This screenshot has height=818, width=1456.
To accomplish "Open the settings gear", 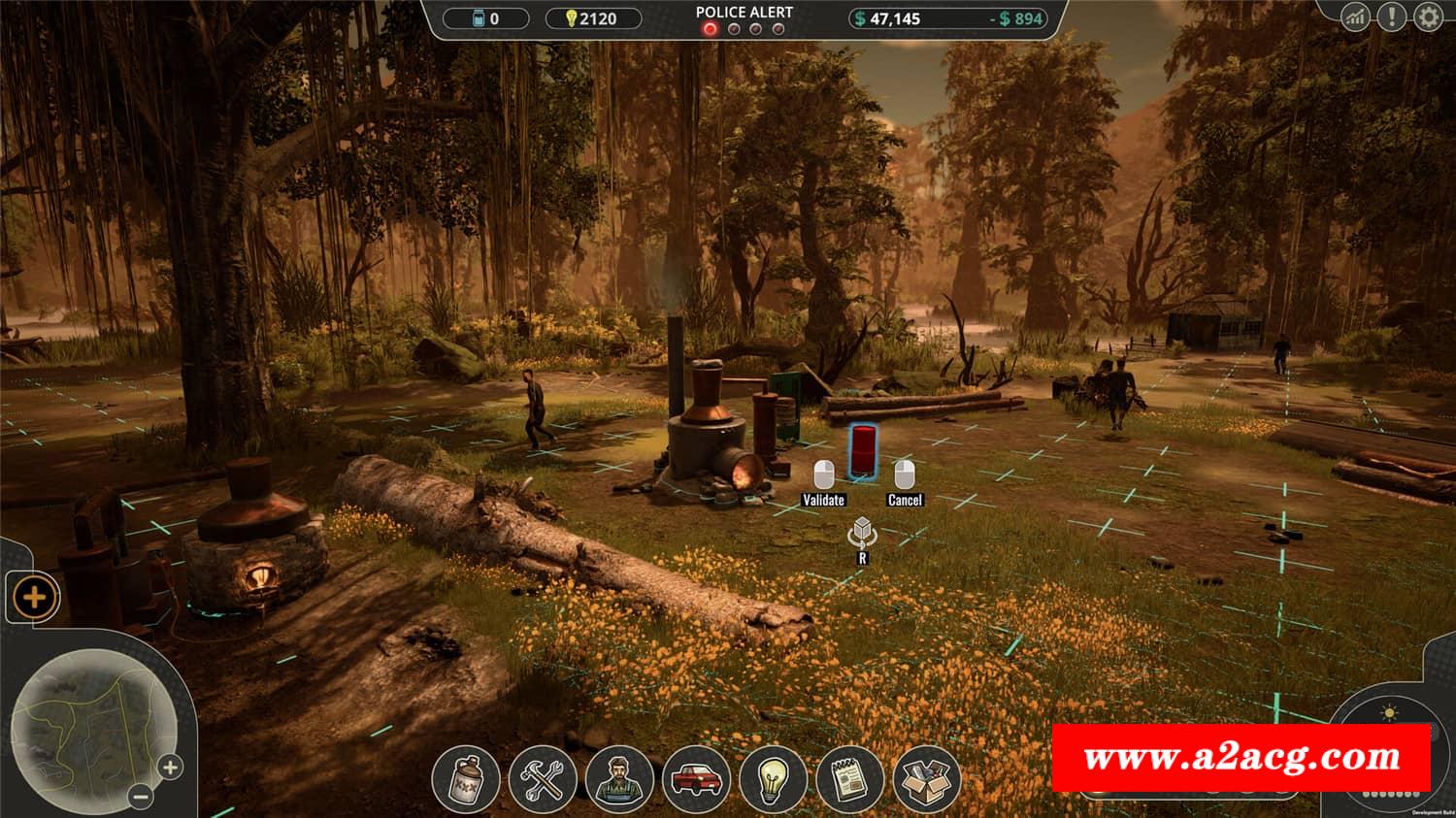I will click(x=1428, y=16).
